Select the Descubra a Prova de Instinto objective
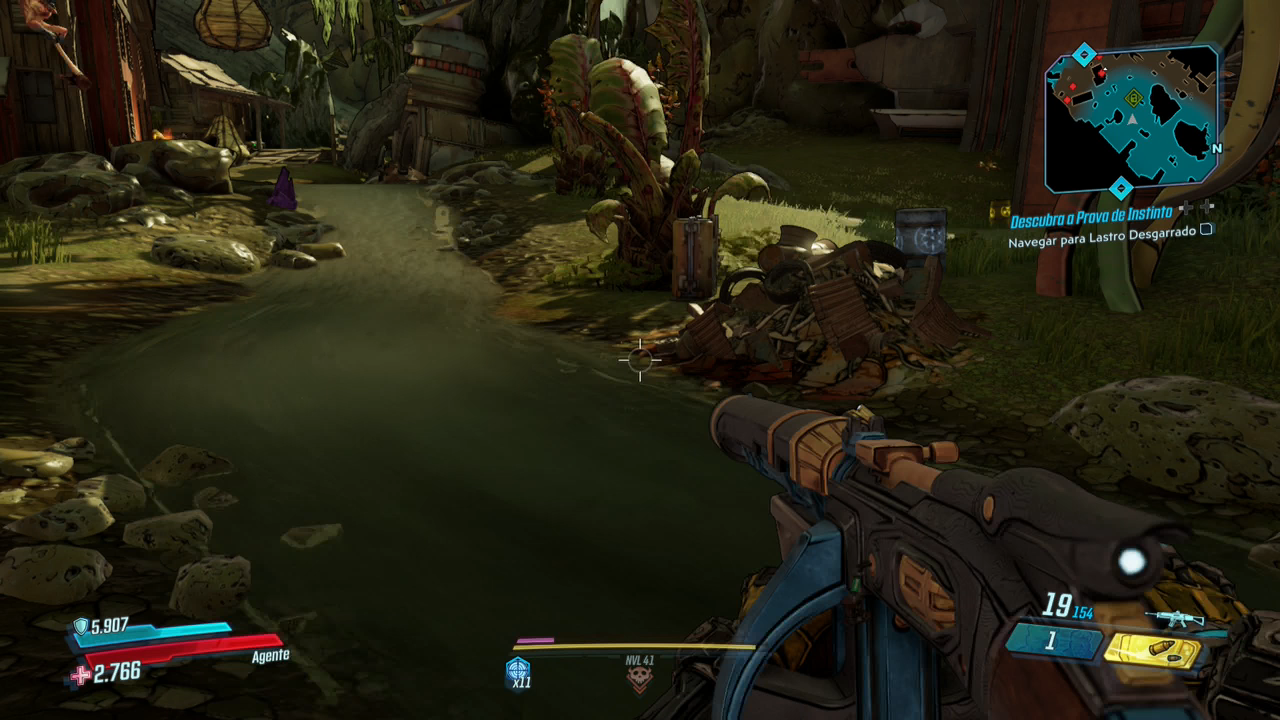This screenshot has height=720, width=1280. (x=1090, y=221)
